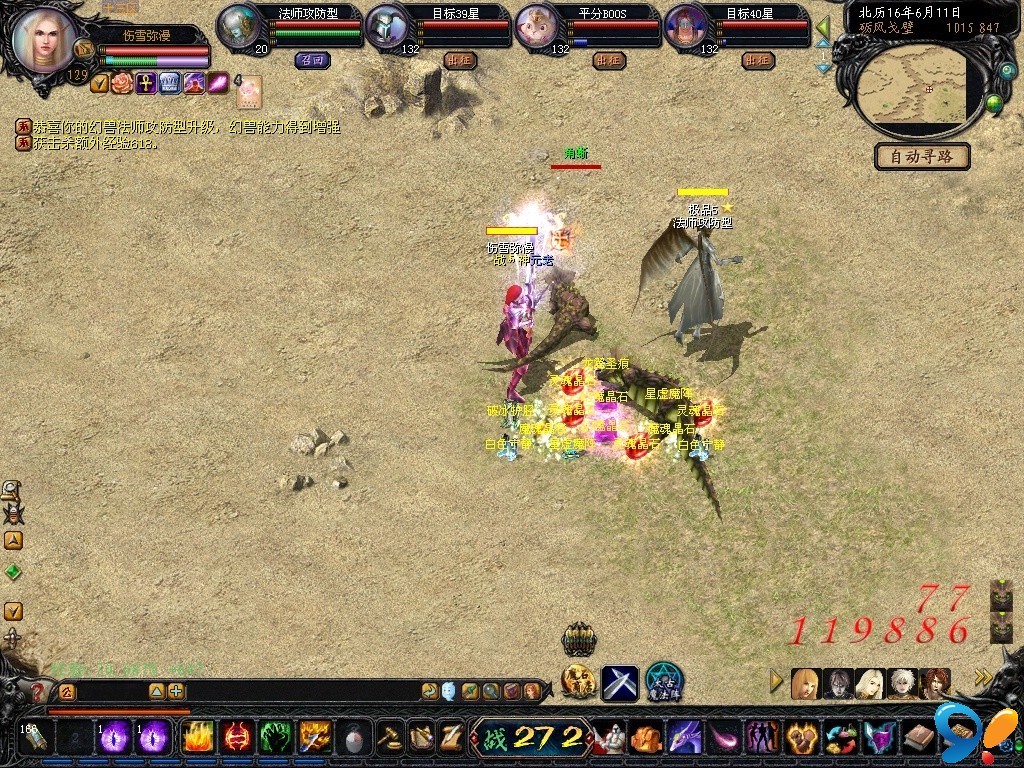
Task: Click the 自动寻路 auto-pathfinding button
Action: pos(922,157)
